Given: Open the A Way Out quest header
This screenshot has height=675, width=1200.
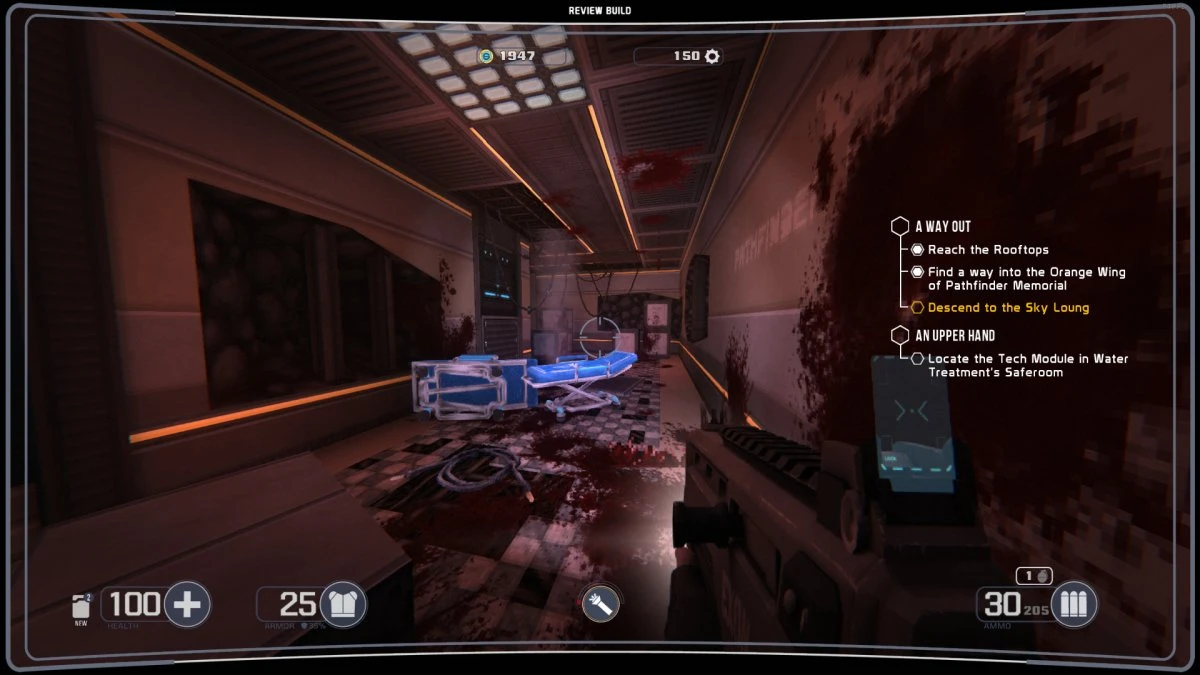Looking at the screenshot, I should (x=942, y=226).
